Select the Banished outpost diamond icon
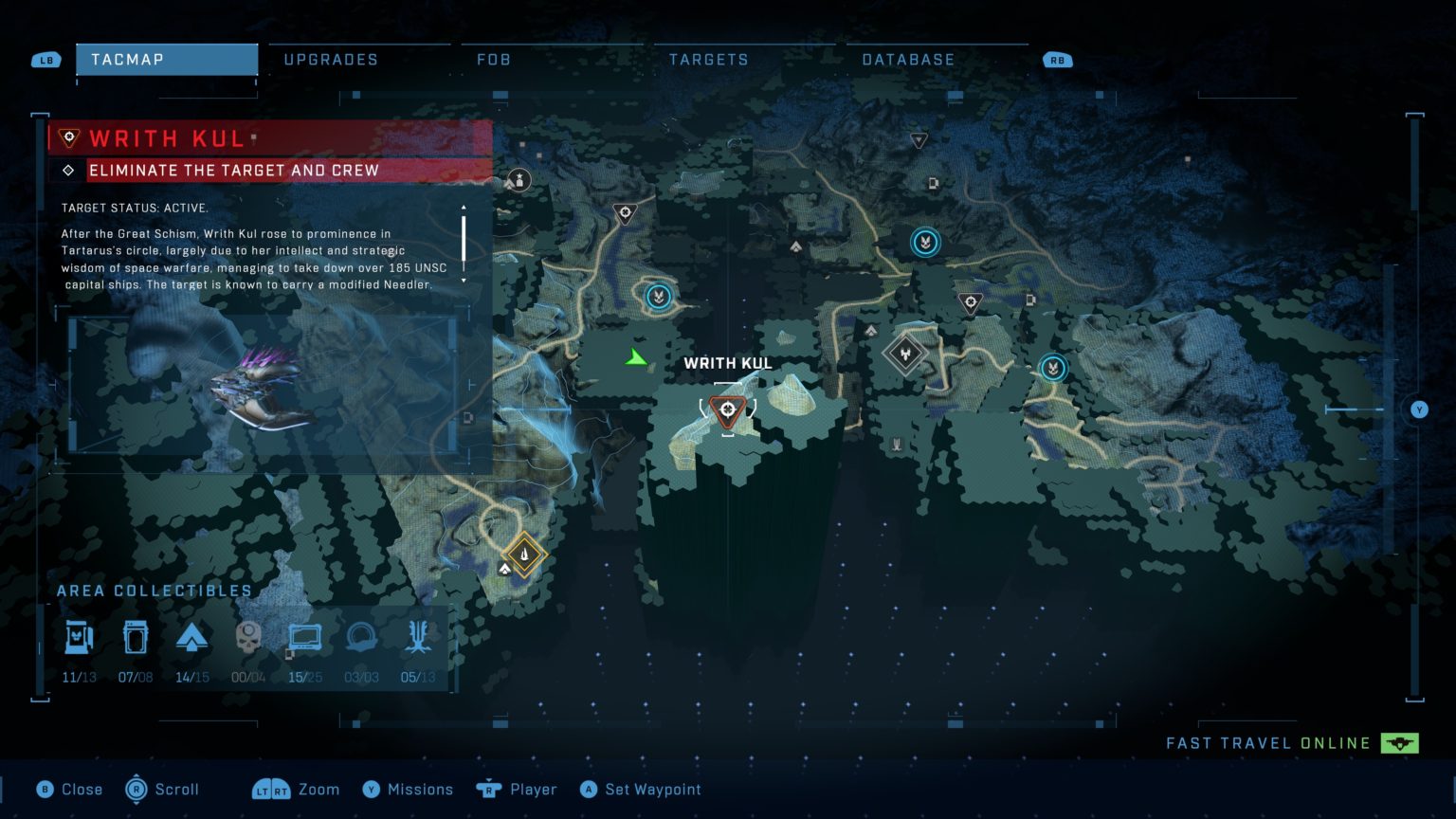The image size is (1456, 819). tap(904, 354)
